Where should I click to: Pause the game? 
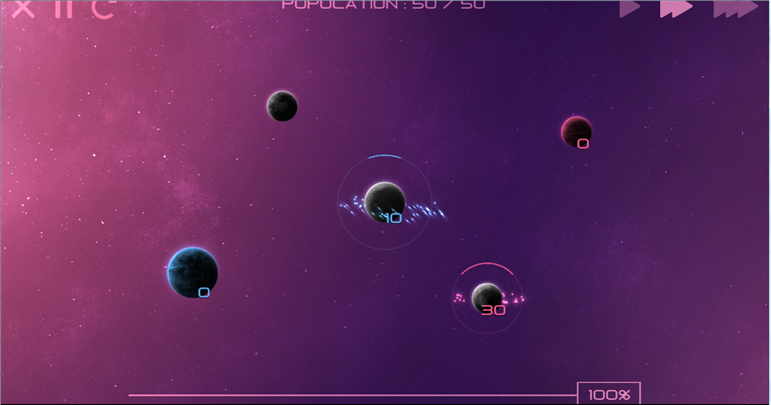point(63,8)
